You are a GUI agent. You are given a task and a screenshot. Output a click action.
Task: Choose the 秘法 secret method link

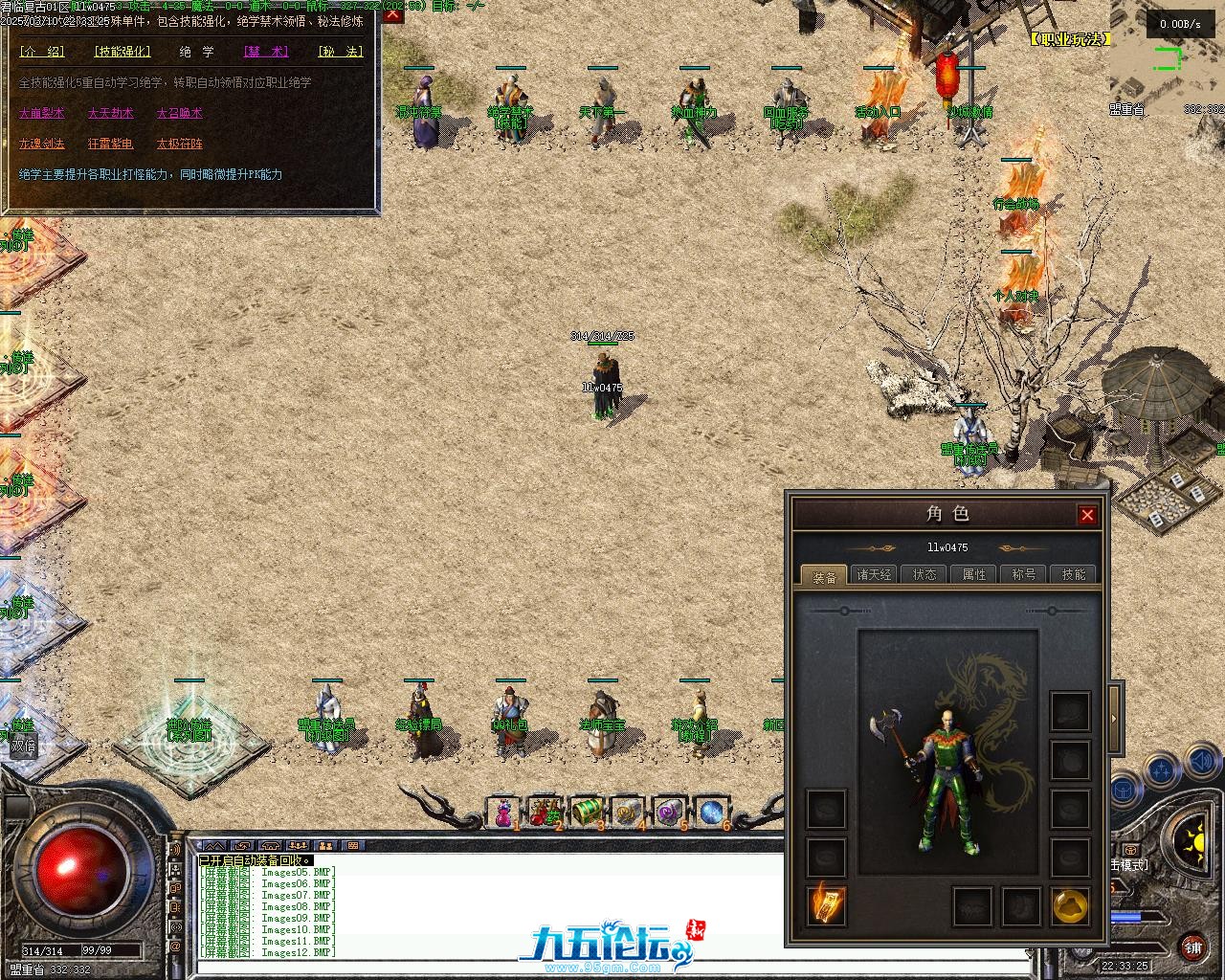(340, 52)
